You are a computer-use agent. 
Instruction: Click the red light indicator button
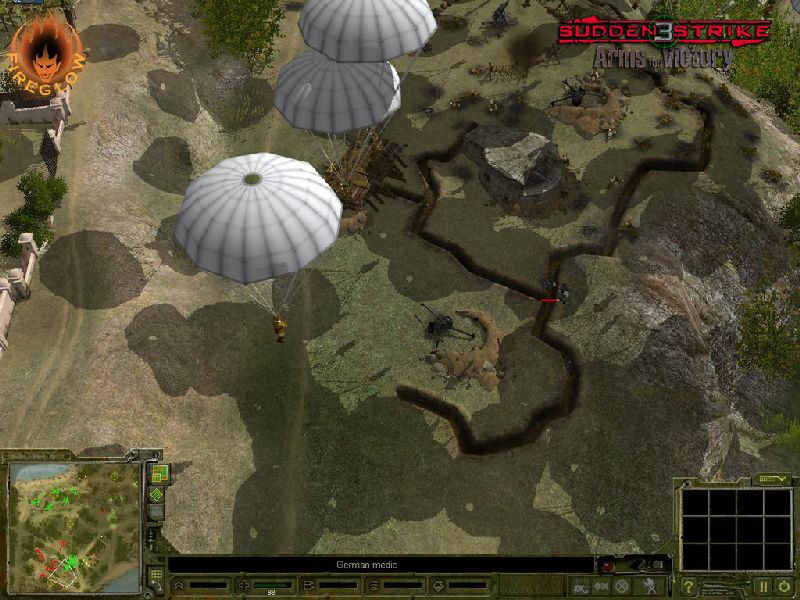608,566
